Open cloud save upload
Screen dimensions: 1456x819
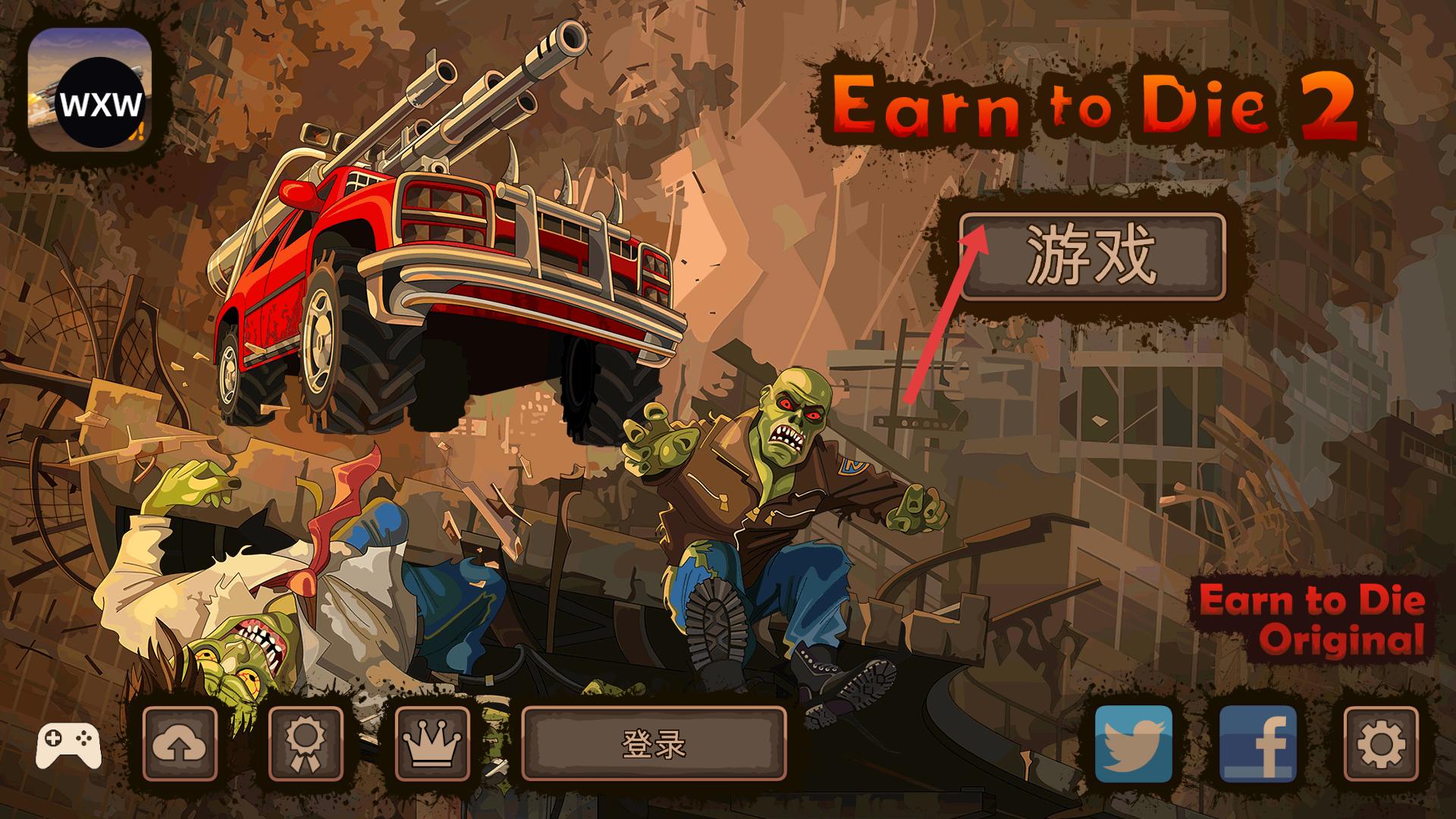coord(180,744)
